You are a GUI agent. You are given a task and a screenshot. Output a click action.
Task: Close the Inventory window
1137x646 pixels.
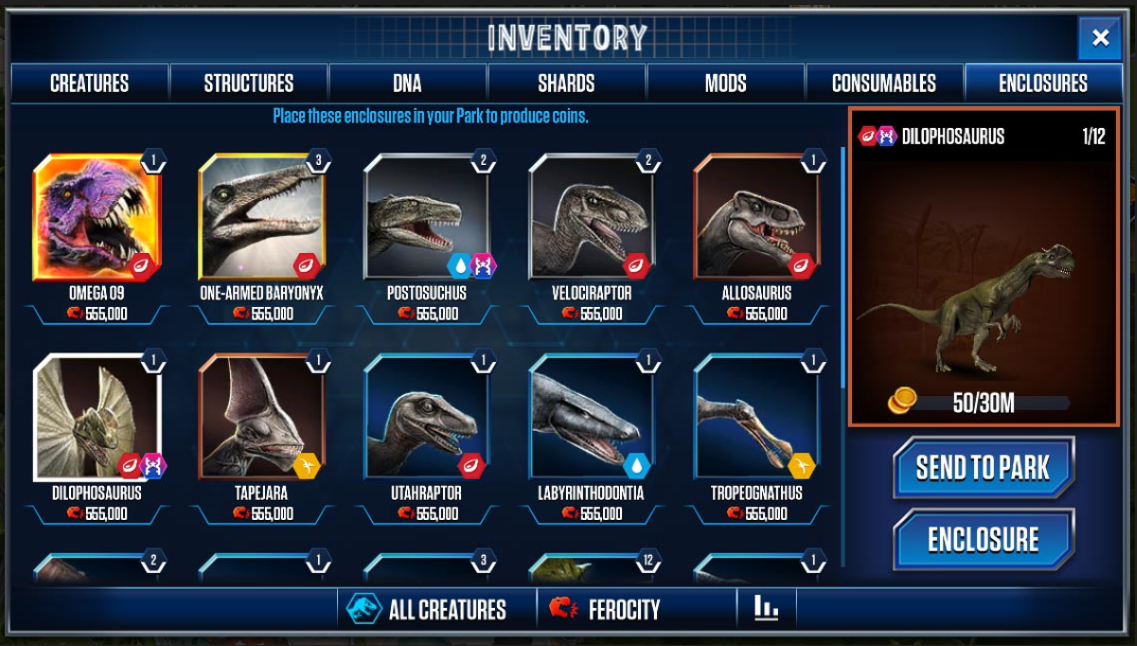pos(1099,39)
